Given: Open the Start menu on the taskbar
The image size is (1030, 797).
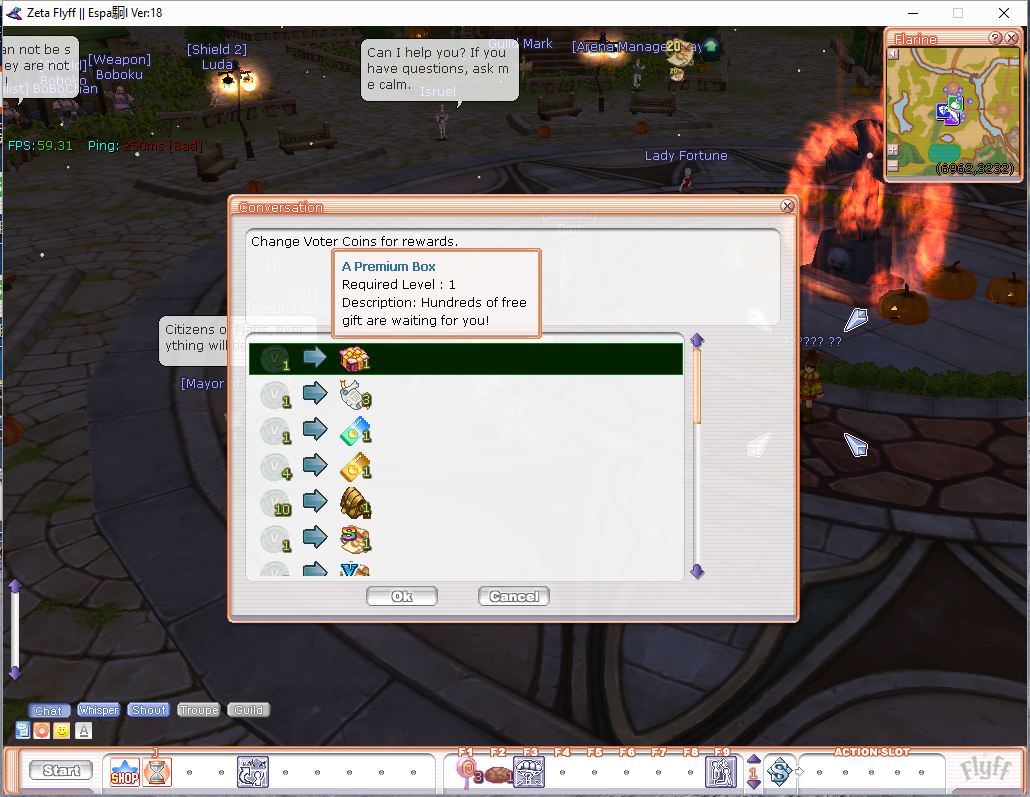Looking at the screenshot, I should tap(61, 770).
